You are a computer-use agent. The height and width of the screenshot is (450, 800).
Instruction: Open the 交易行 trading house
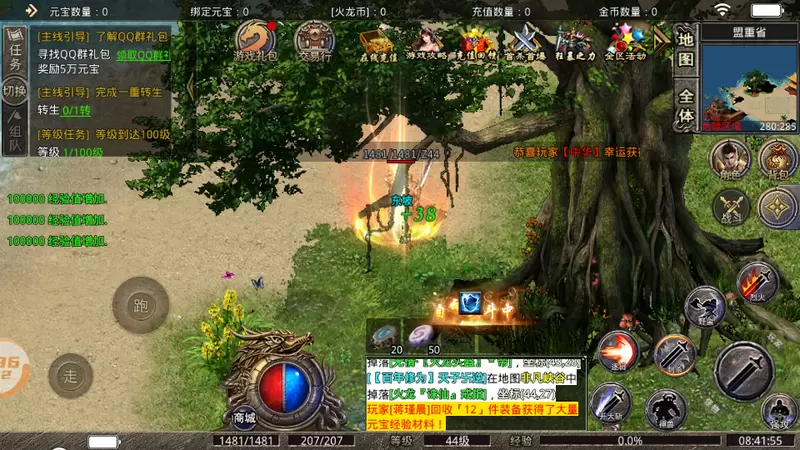(314, 41)
